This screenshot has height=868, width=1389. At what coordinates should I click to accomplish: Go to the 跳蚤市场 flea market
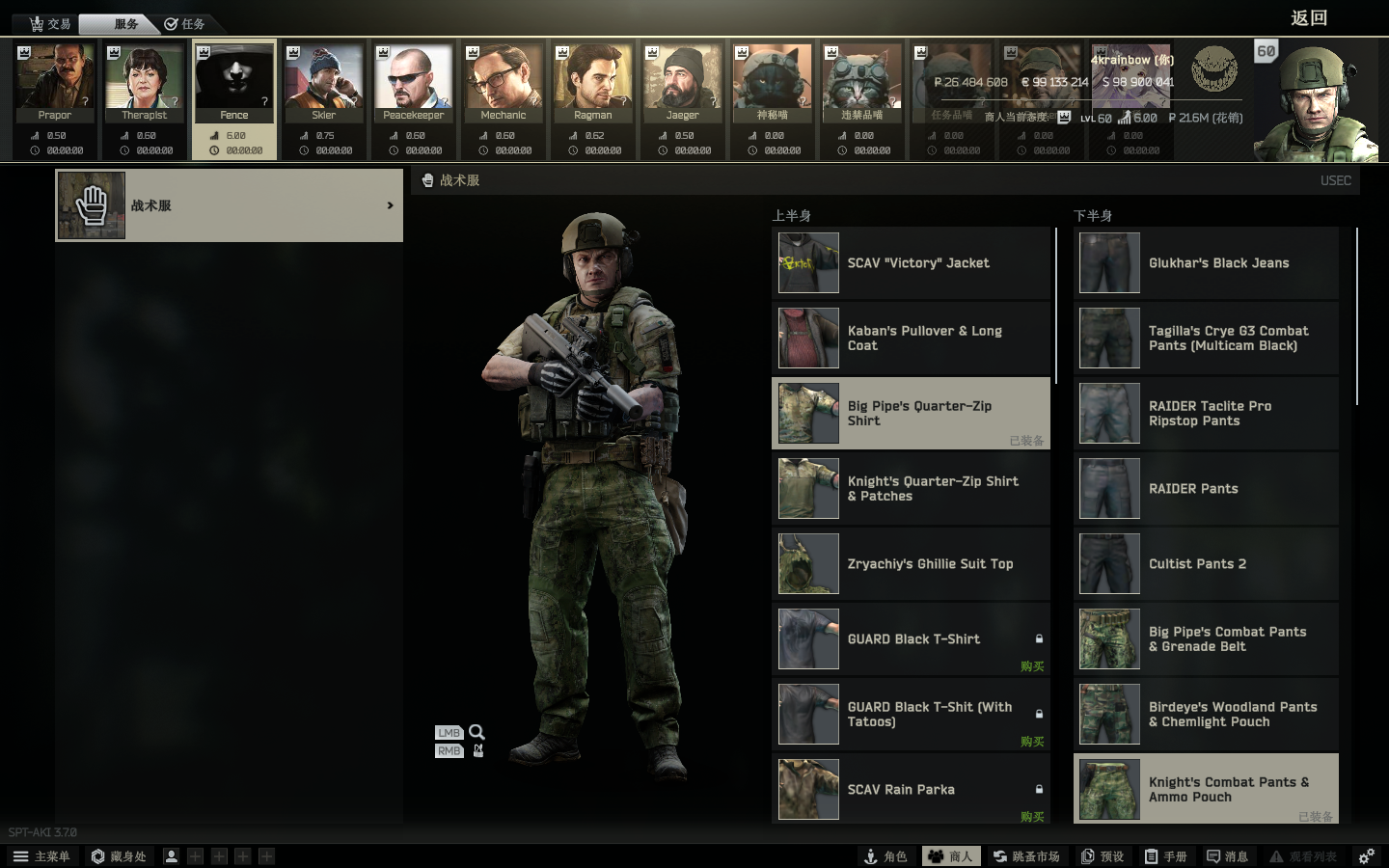pos(1026,856)
